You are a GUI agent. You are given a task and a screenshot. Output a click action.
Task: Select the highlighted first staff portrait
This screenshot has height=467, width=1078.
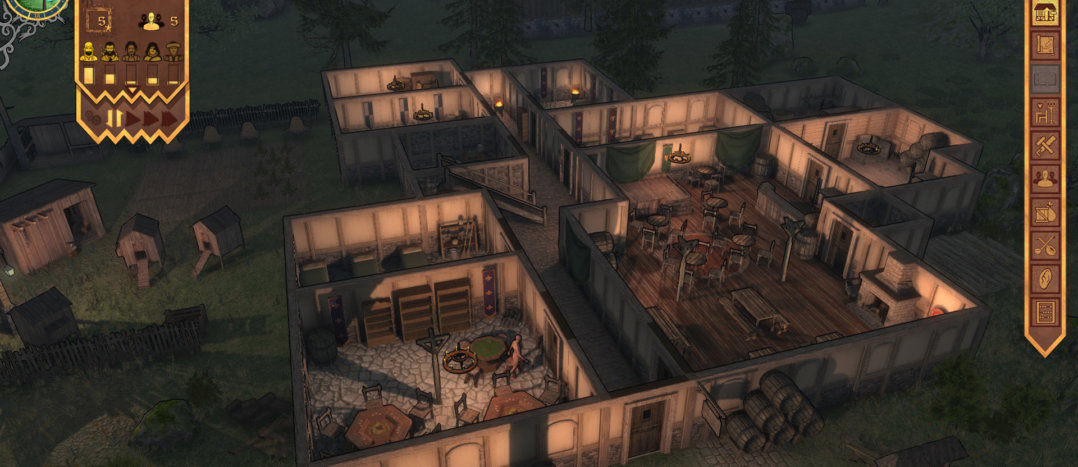pos(88,51)
